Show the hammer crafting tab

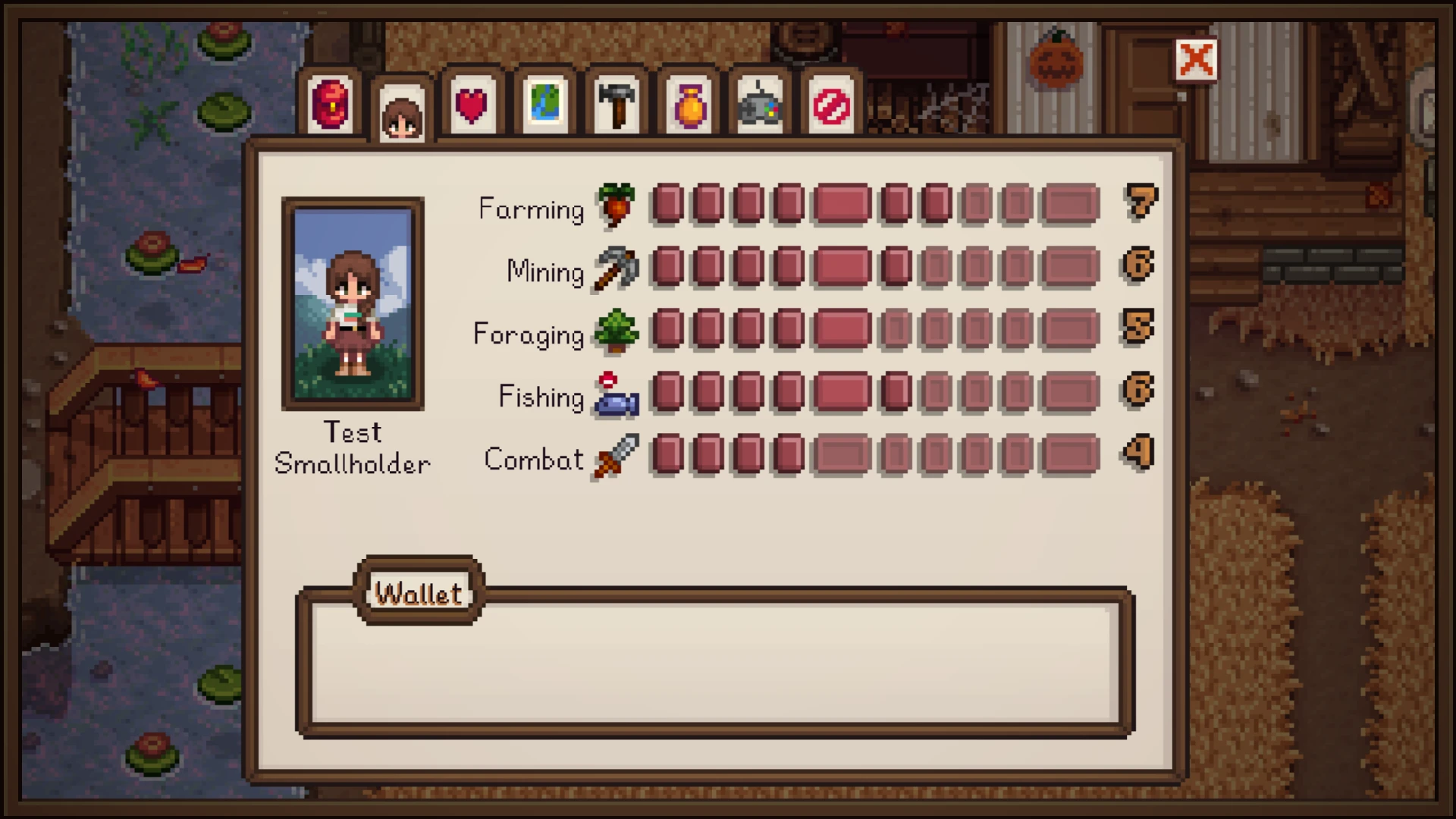click(x=616, y=104)
